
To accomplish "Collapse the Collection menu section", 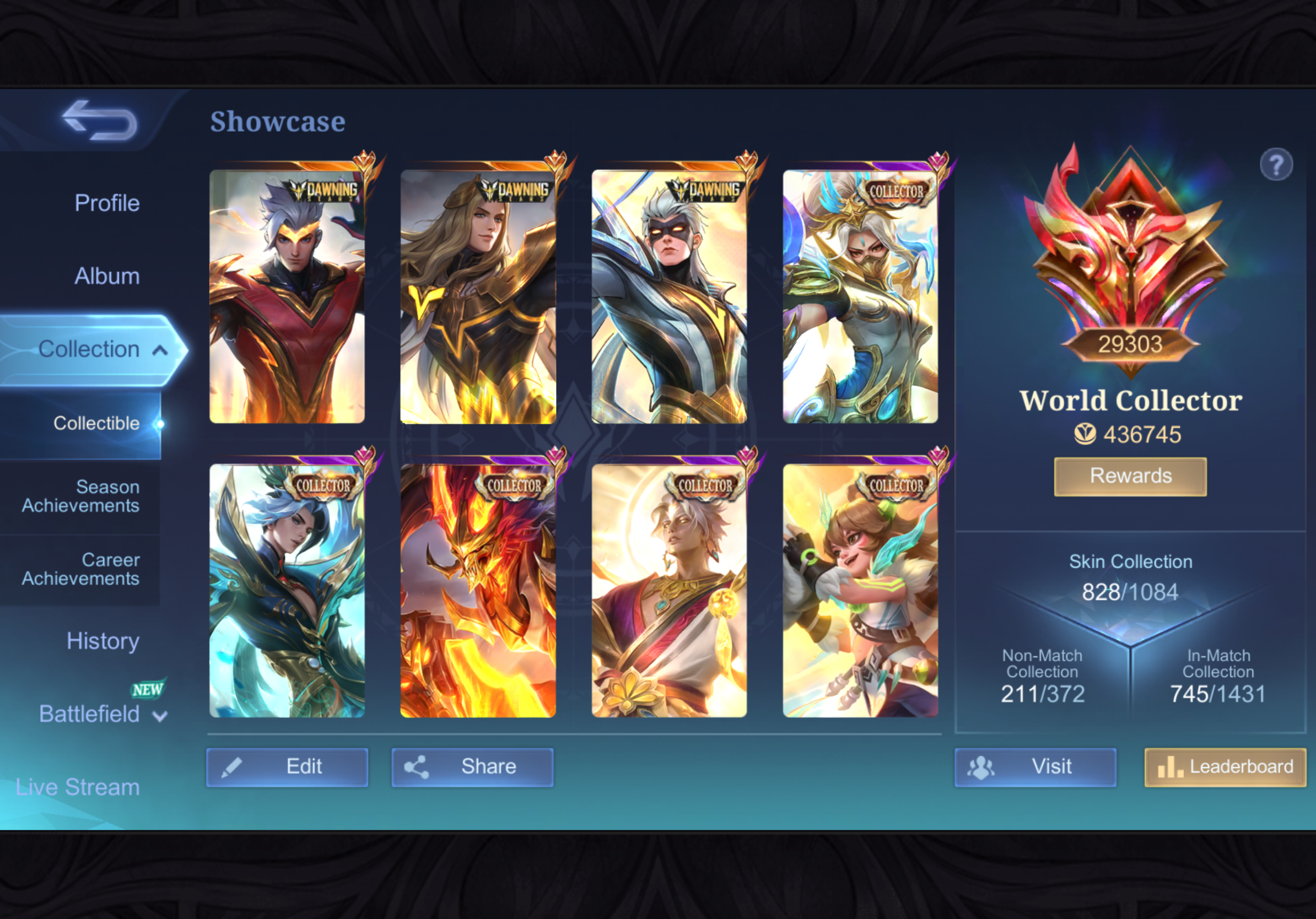I will [x=160, y=349].
